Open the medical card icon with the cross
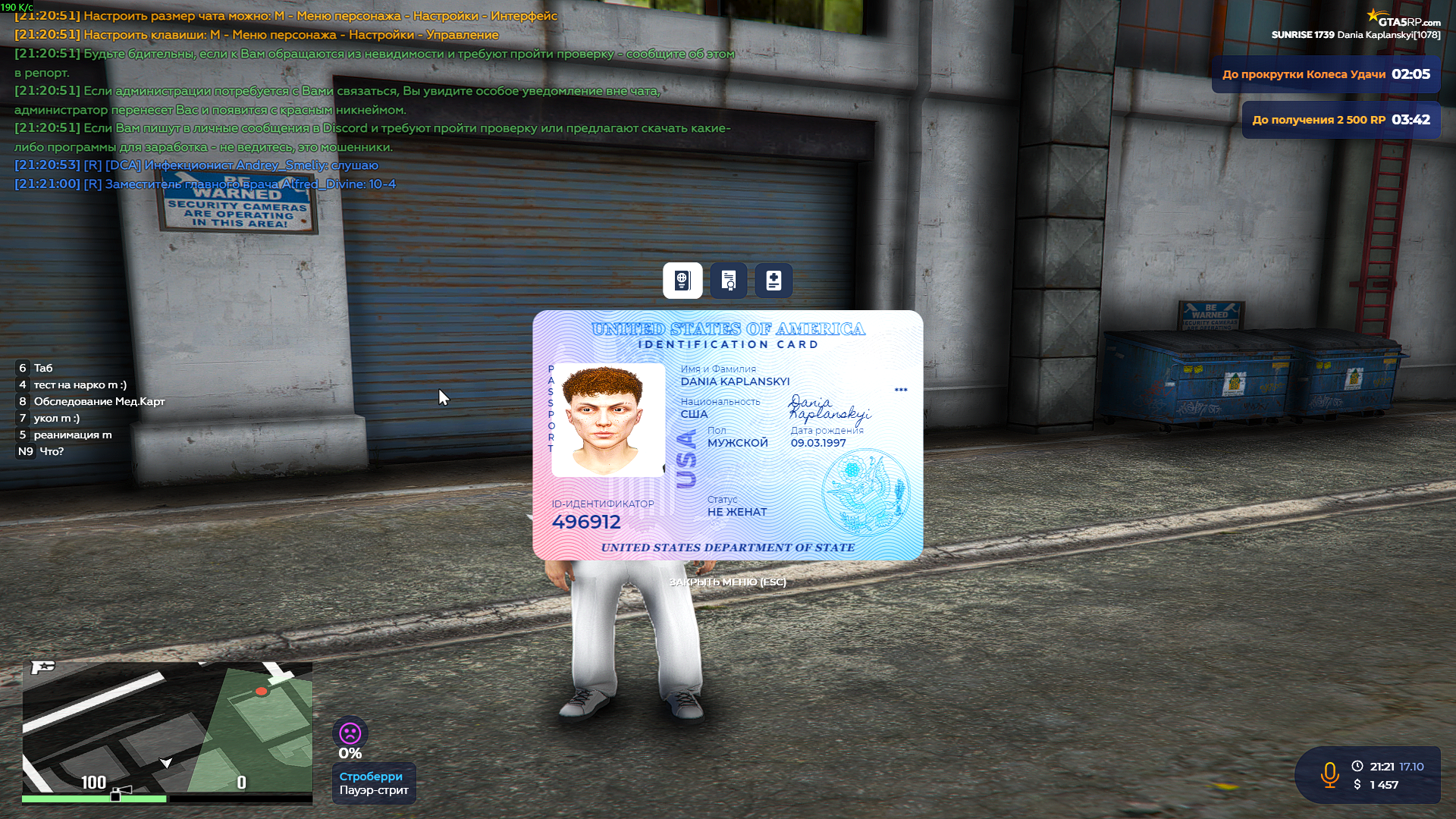 pos(773,281)
